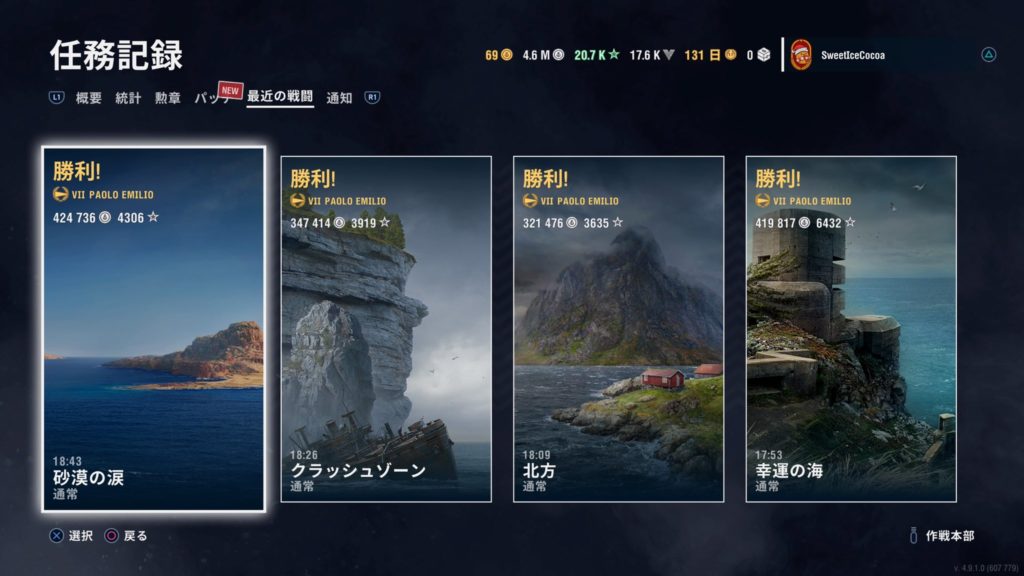Viewport: 1024px width, 576px height.
Task: Go to the 通知 tab
Action: pos(340,98)
